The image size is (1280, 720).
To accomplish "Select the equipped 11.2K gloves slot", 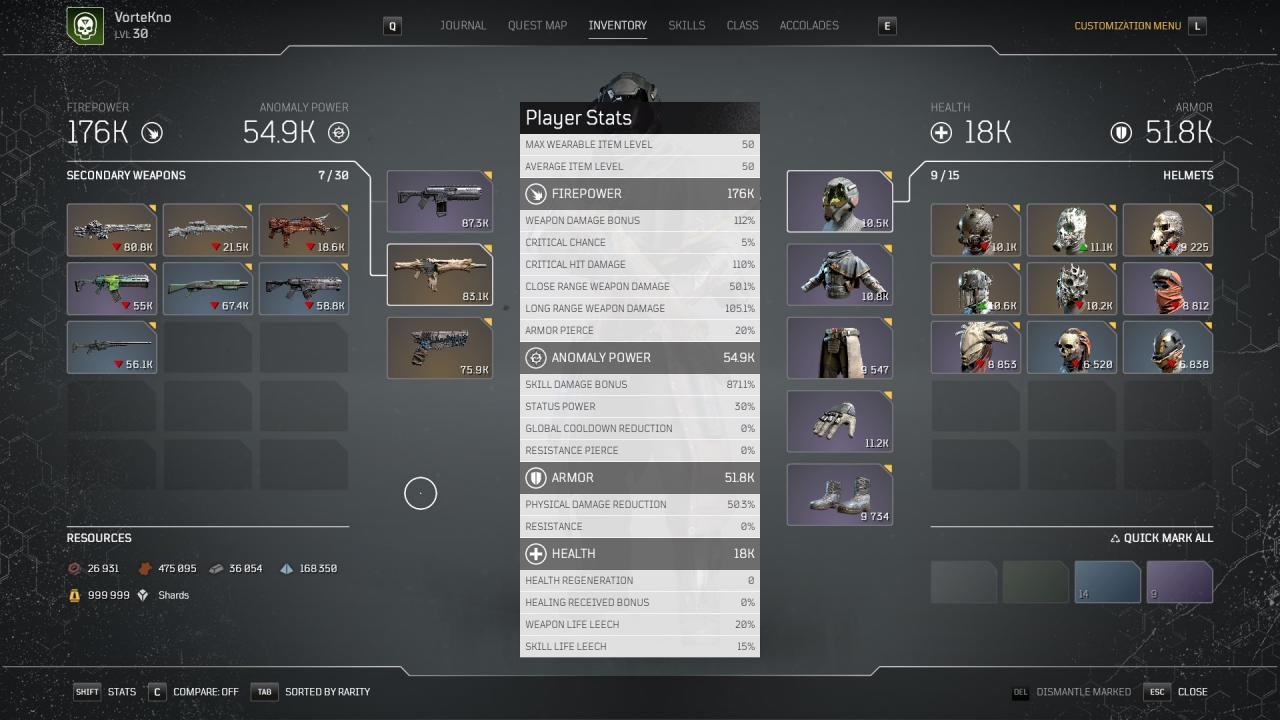I will pos(839,421).
